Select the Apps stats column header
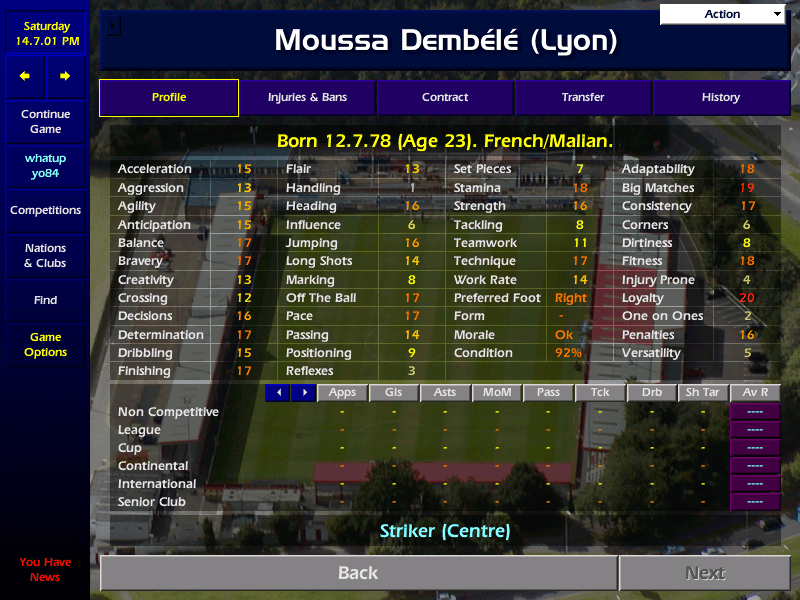 pyautogui.click(x=342, y=393)
